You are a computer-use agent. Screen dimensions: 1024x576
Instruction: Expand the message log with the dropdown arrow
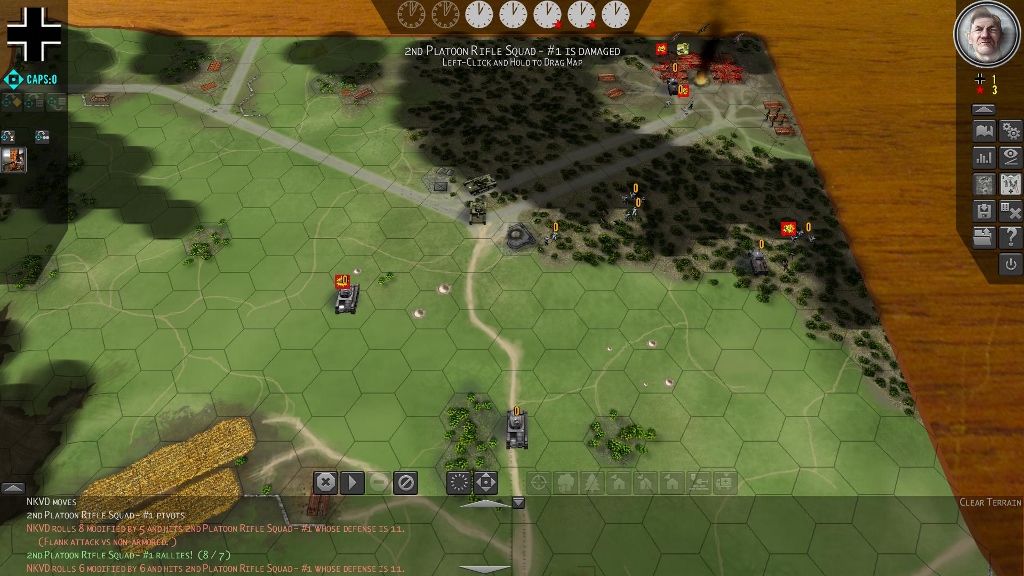pos(518,503)
